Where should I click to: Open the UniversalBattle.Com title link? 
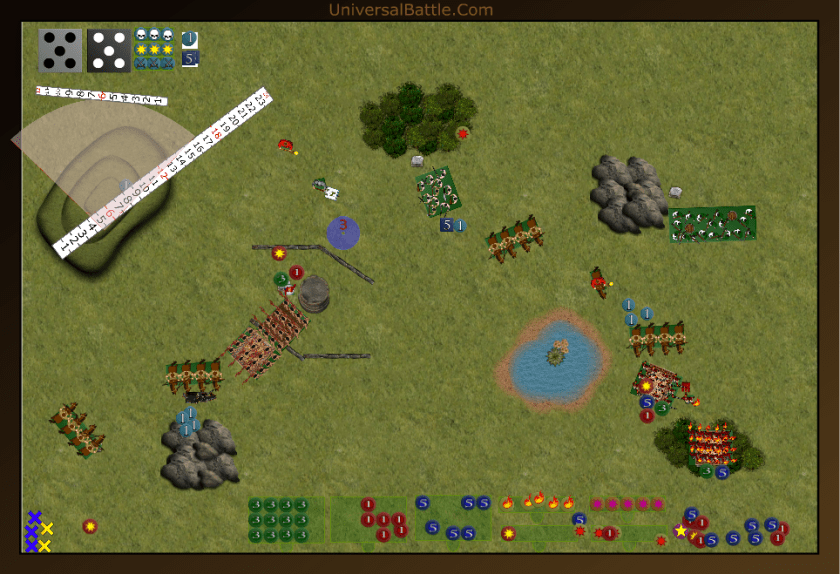(x=411, y=10)
